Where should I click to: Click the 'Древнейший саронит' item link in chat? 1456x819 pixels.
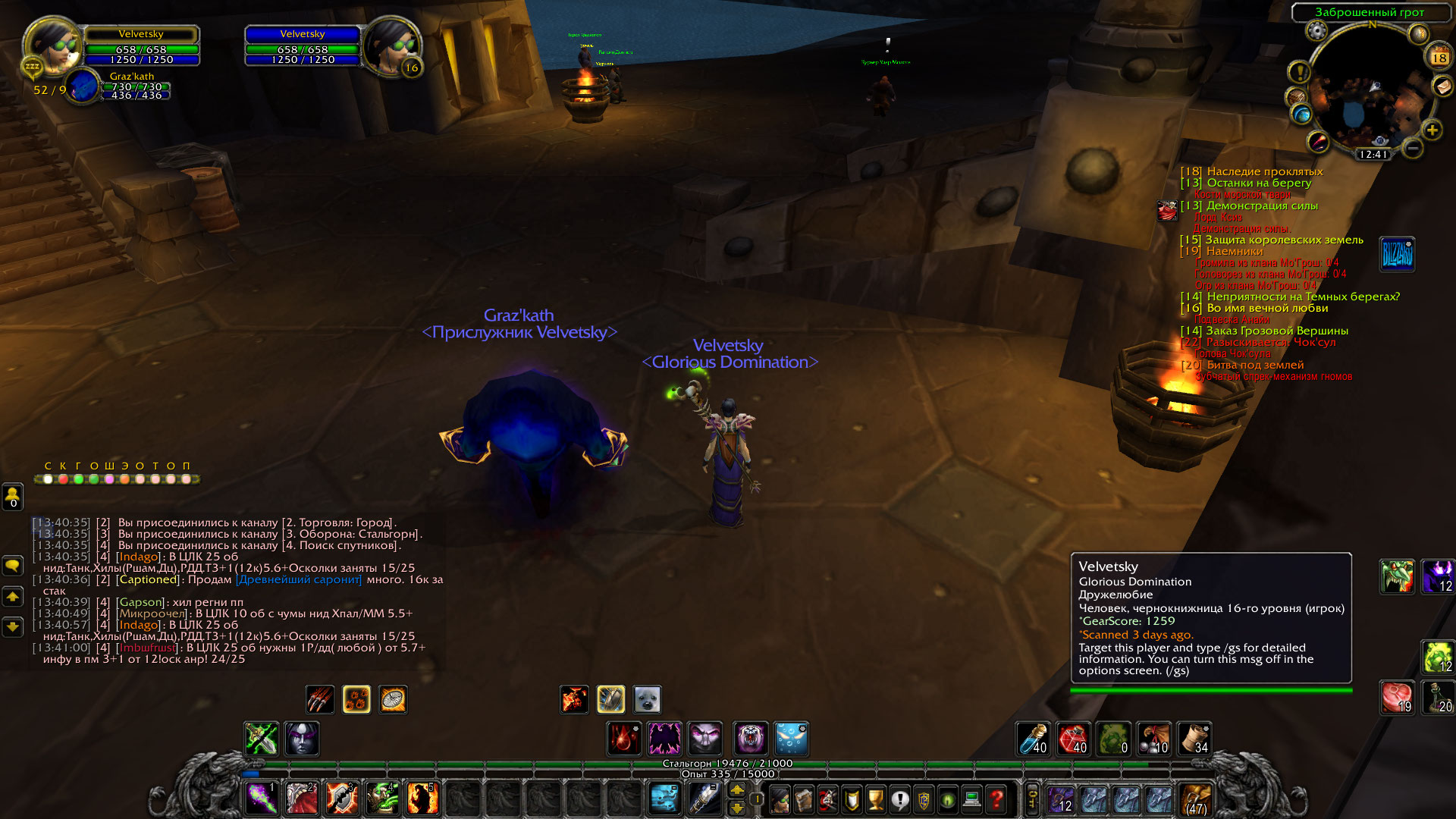pos(299,579)
